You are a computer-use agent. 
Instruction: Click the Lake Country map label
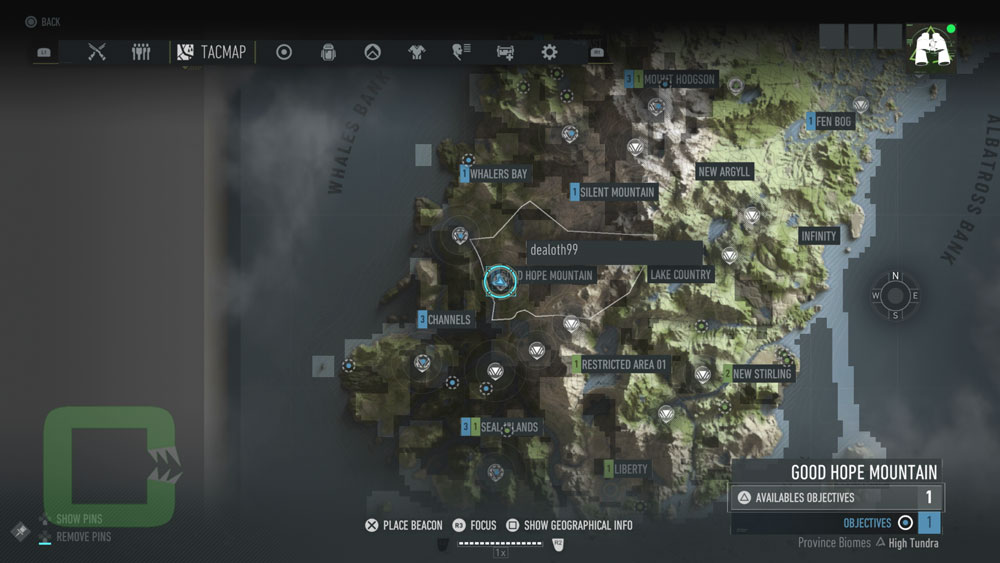click(x=680, y=275)
